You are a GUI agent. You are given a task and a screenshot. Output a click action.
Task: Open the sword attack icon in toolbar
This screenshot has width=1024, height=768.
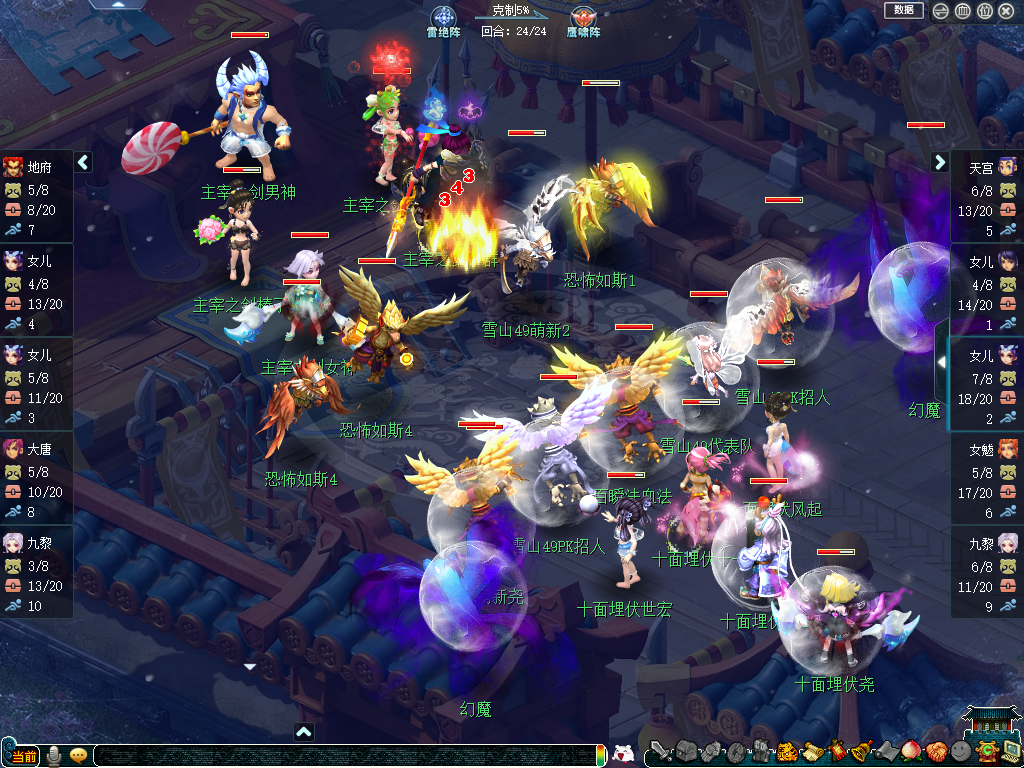pos(660,752)
